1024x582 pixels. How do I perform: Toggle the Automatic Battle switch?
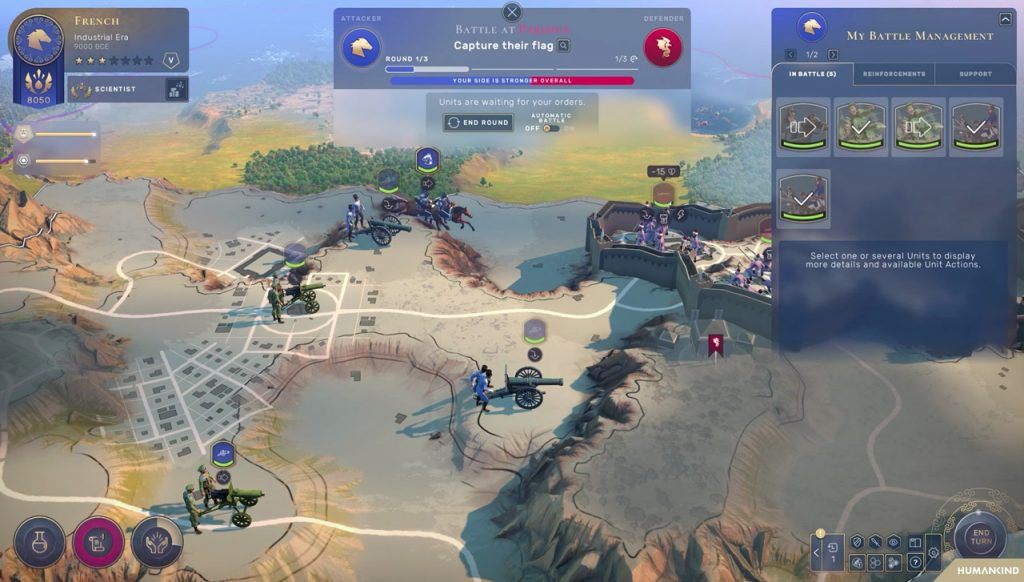551,128
